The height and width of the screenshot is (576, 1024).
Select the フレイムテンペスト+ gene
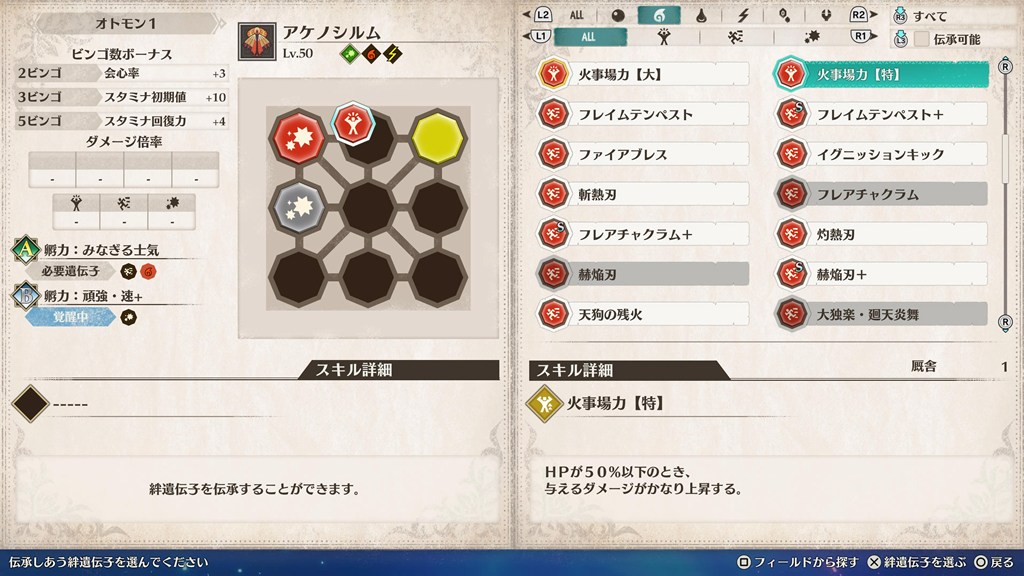[x=881, y=114]
